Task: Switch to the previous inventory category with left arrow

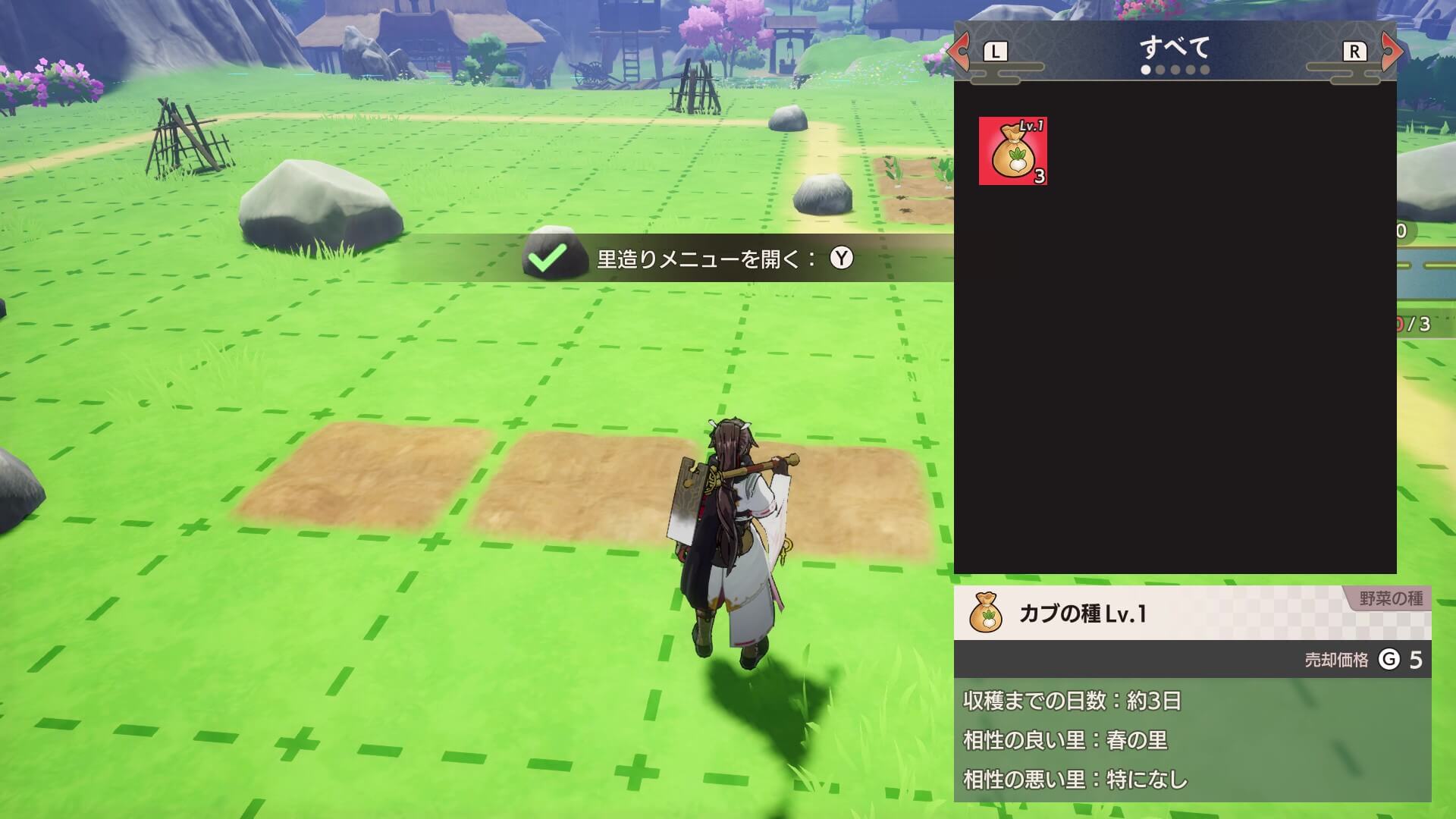Action: pyautogui.click(x=962, y=49)
